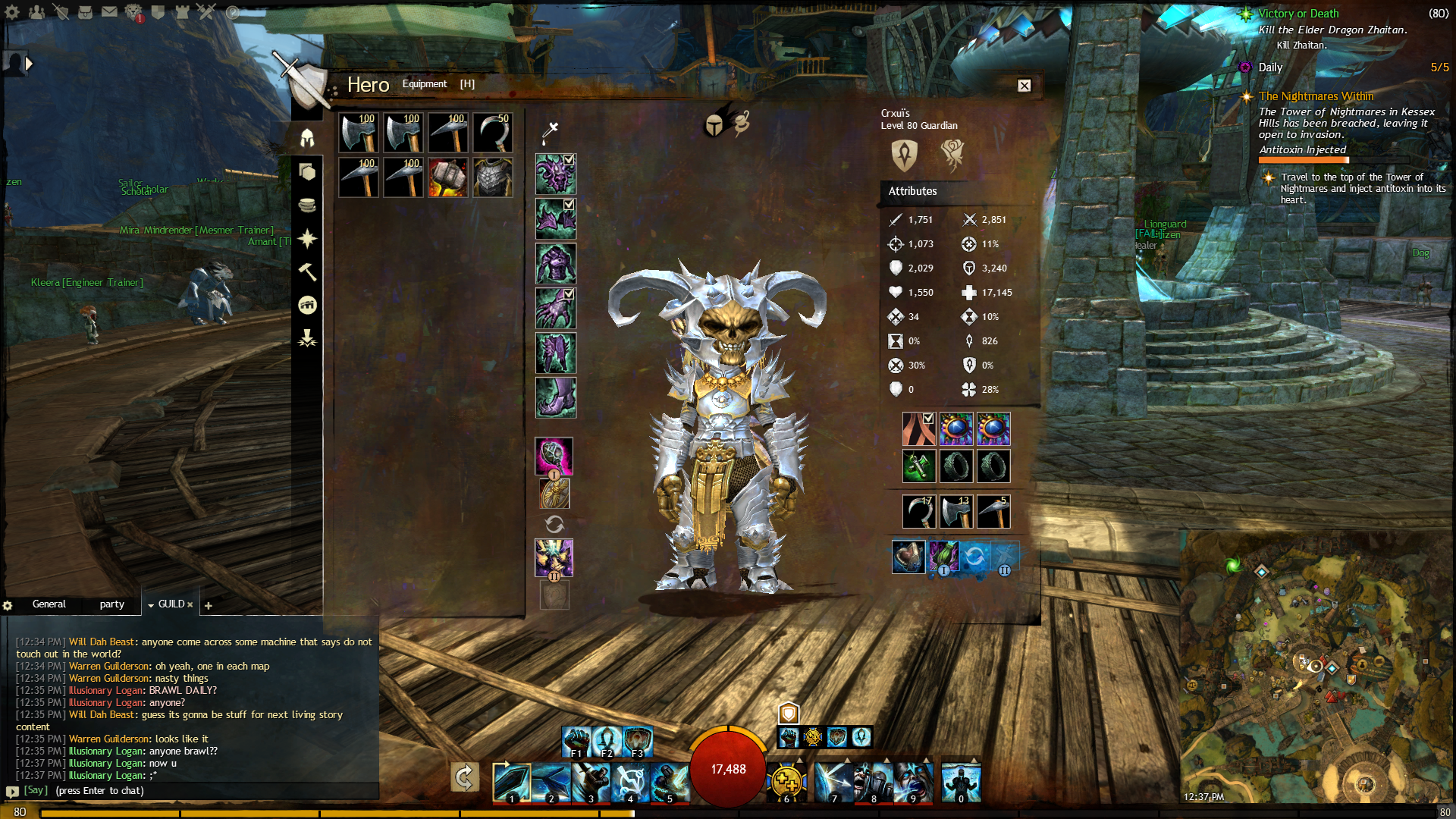Screen dimensions: 1456x819
Task: Activate the healing skill in slot 6
Action: 786,781
